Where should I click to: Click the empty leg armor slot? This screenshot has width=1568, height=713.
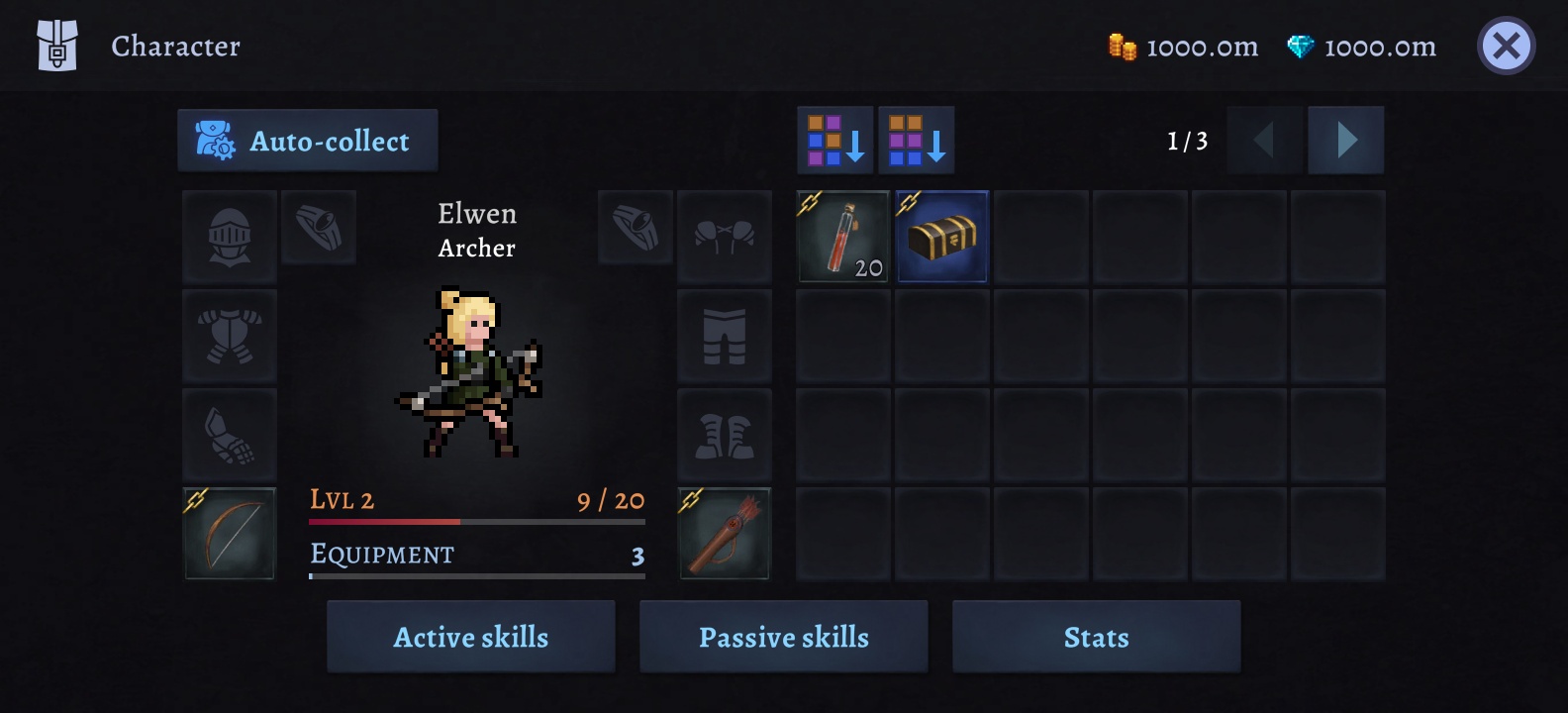coord(725,336)
